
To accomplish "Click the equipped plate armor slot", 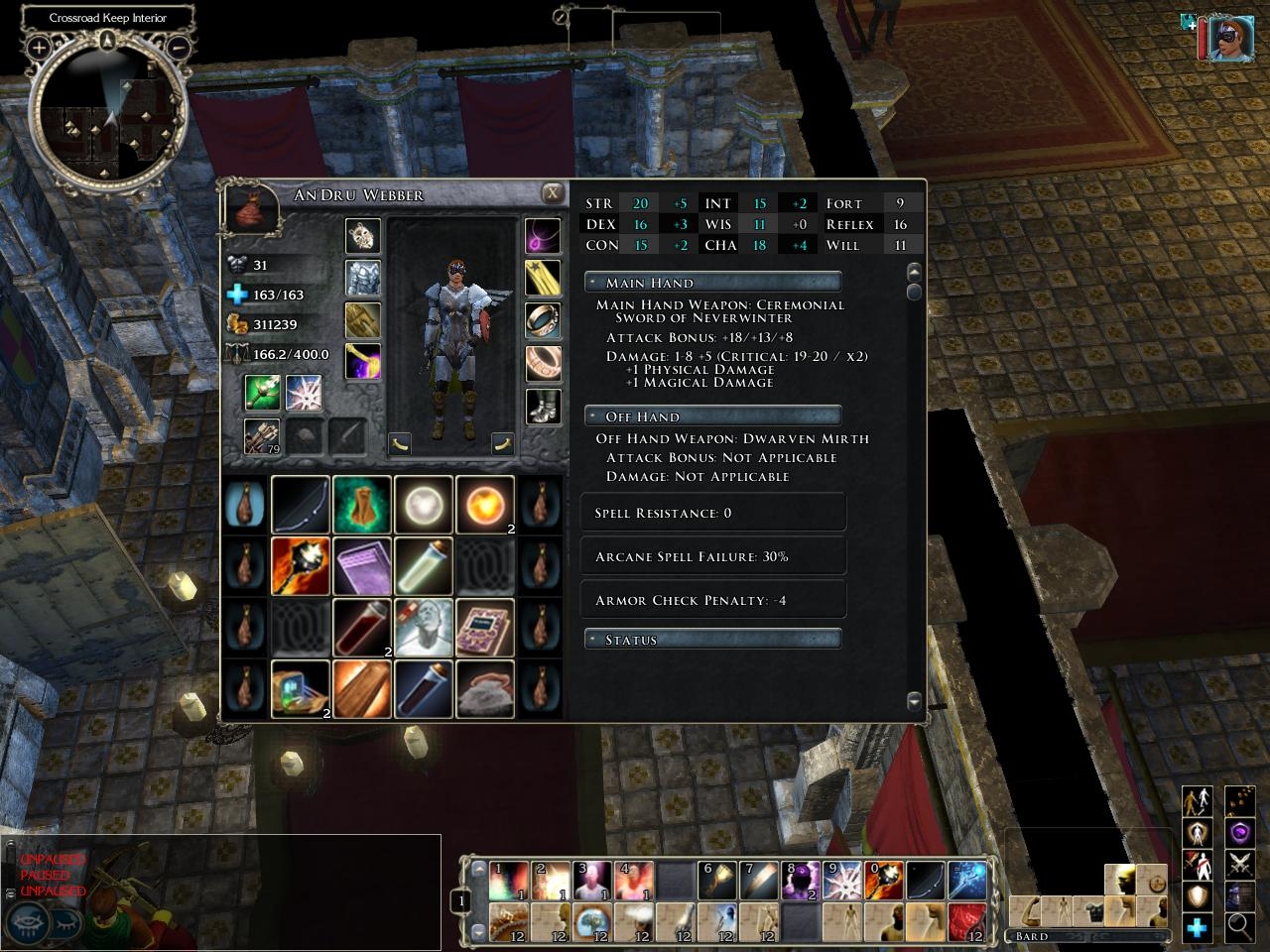I will coord(362,278).
